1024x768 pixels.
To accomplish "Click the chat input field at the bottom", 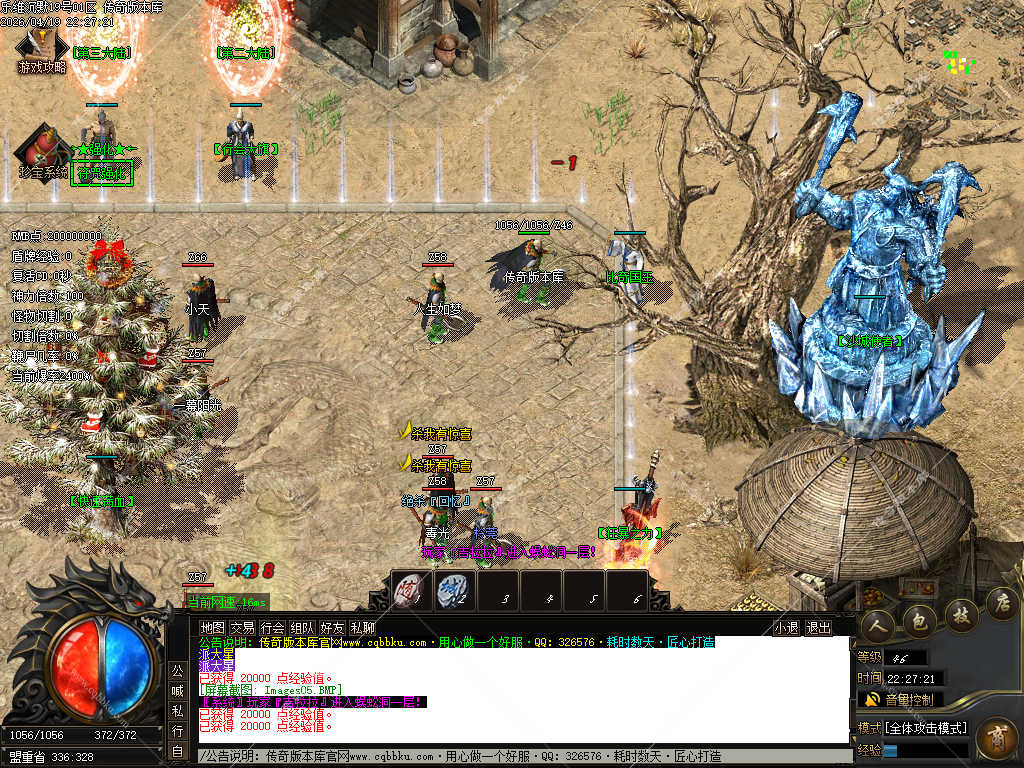I will point(520,757).
